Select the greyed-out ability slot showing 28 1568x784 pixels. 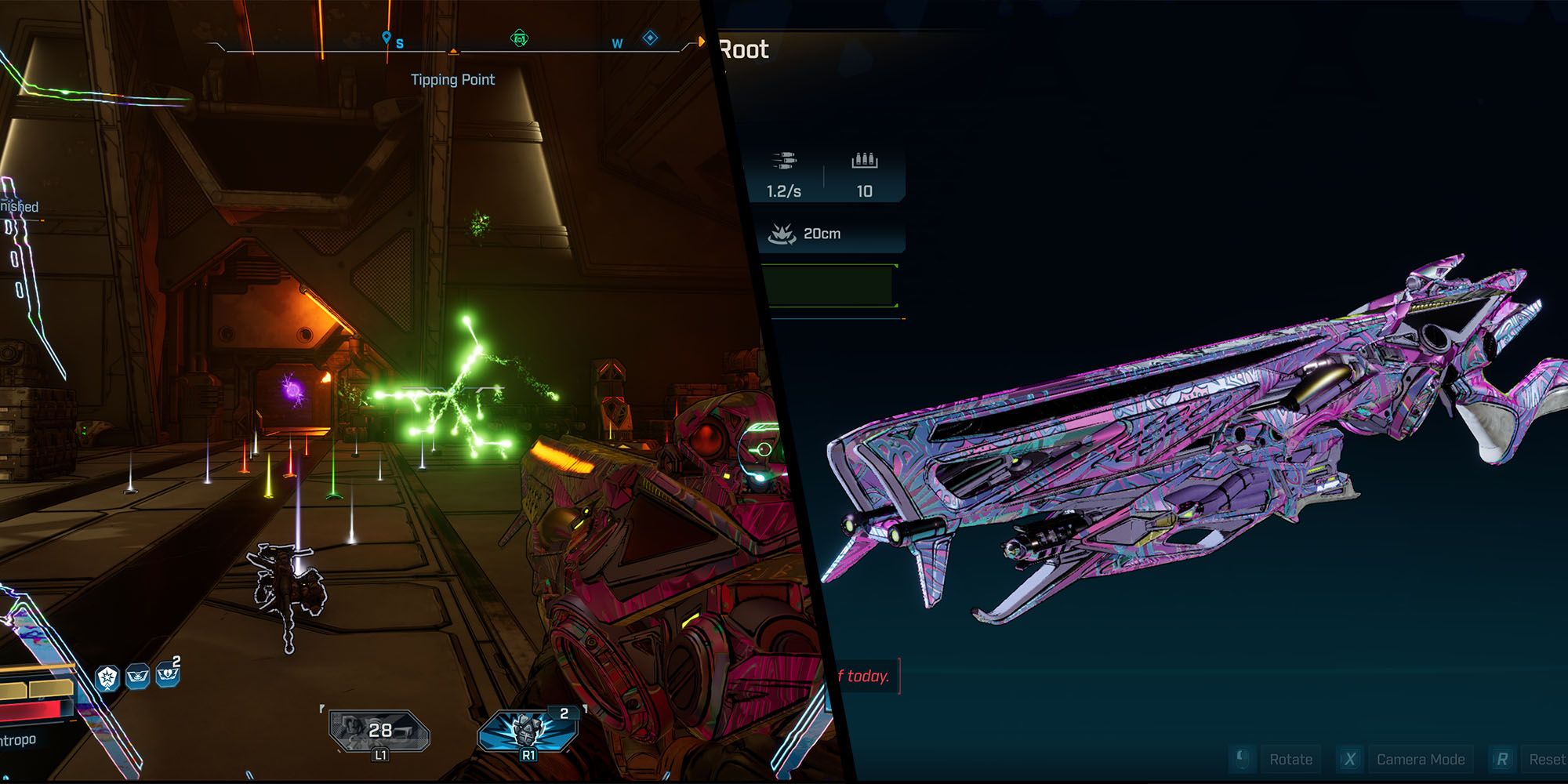click(x=379, y=731)
